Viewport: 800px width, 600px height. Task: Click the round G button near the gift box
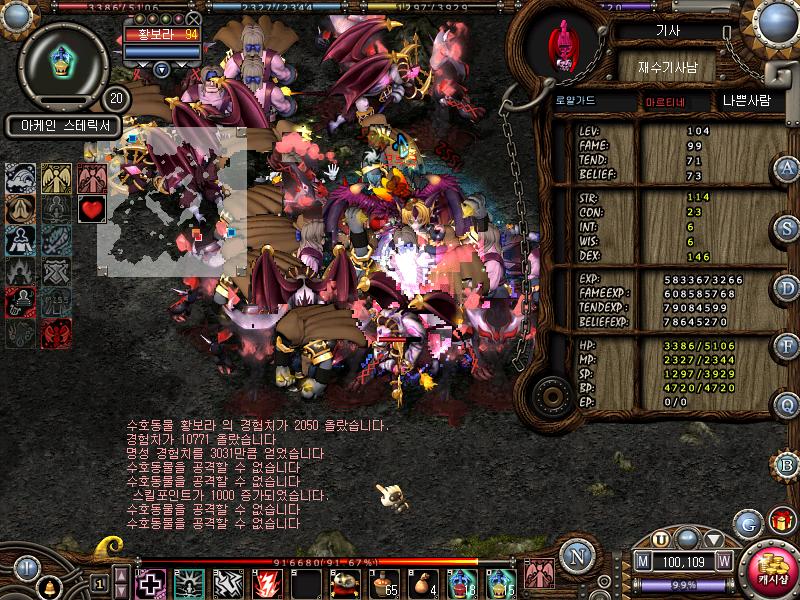tap(747, 523)
